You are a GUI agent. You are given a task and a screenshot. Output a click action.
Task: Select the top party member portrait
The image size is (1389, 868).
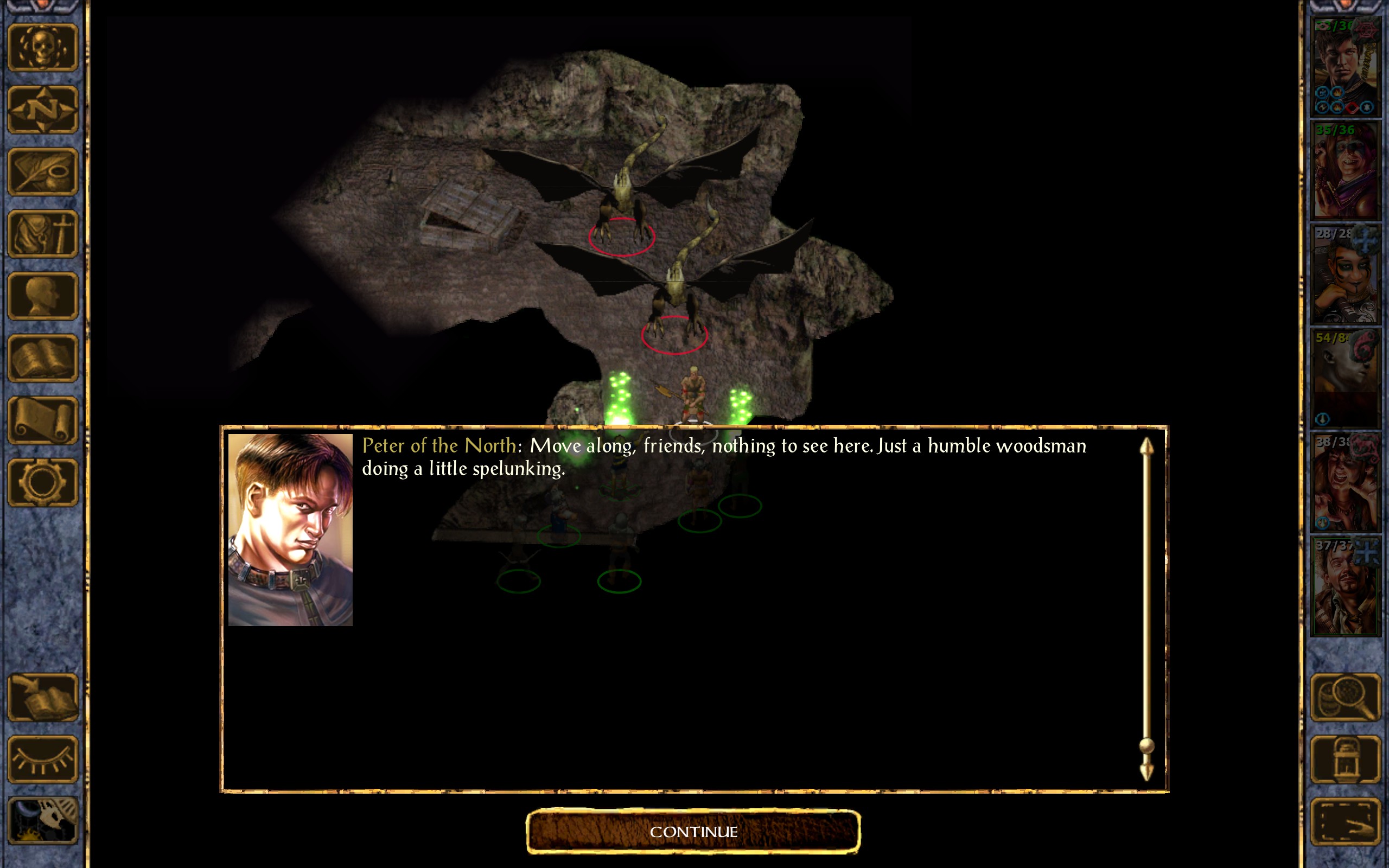1345,67
